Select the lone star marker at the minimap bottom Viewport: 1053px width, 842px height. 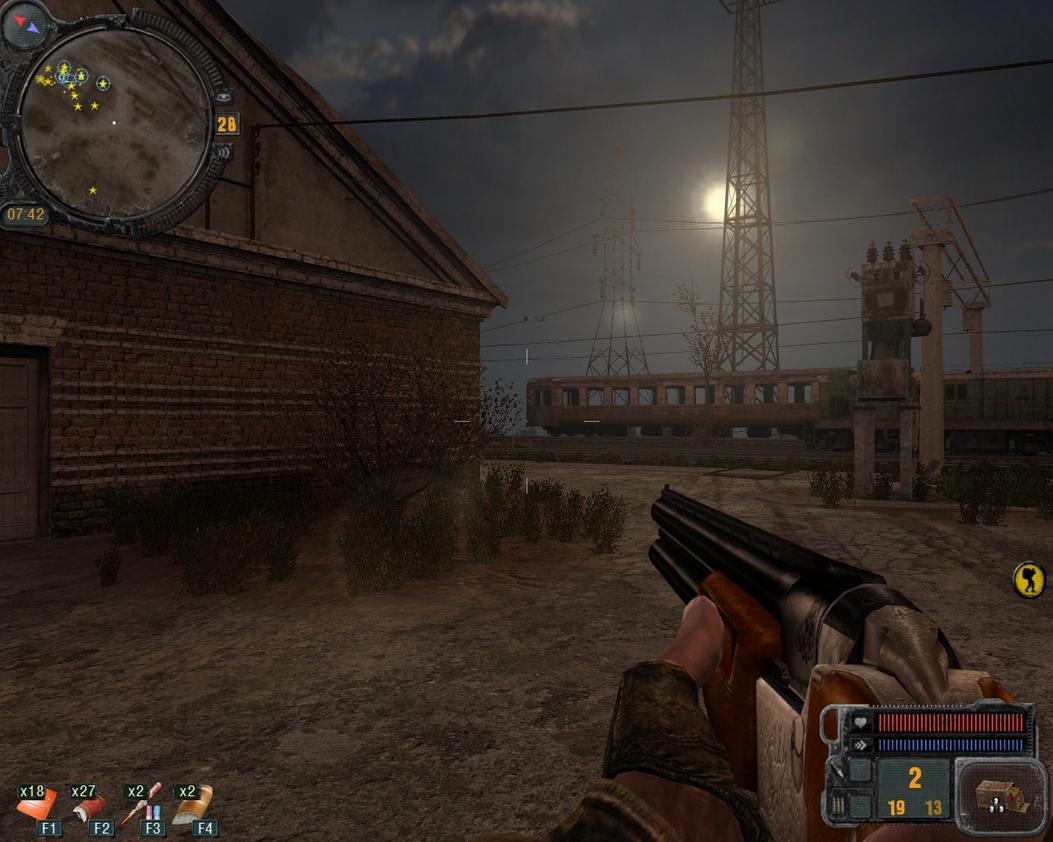[93, 190]
